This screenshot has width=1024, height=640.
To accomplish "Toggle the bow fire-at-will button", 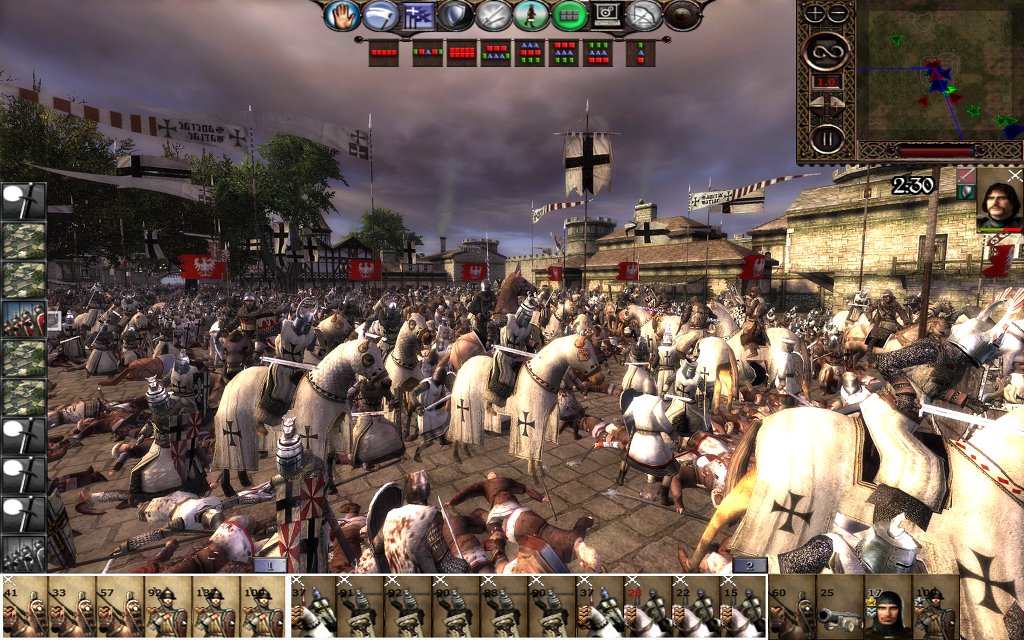I will pyautogui.click(x=645, y=15).
